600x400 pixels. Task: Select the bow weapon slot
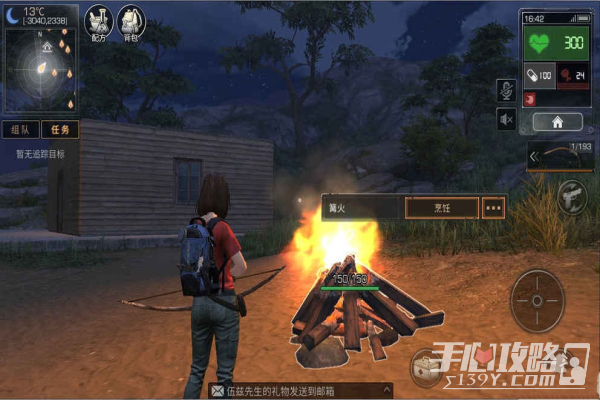[x=560, y=156]
